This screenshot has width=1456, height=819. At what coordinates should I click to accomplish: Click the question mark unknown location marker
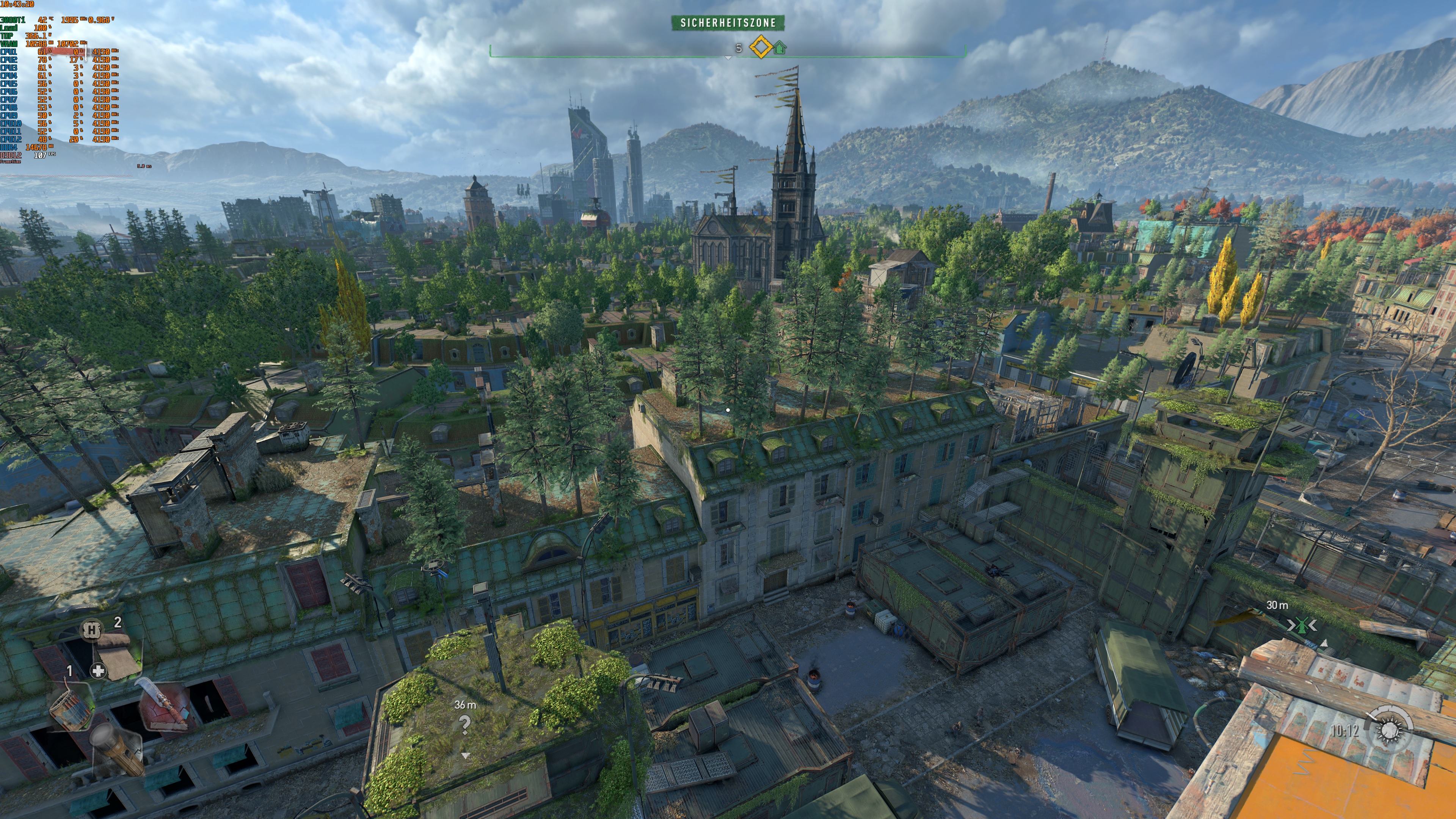[465, 724]
